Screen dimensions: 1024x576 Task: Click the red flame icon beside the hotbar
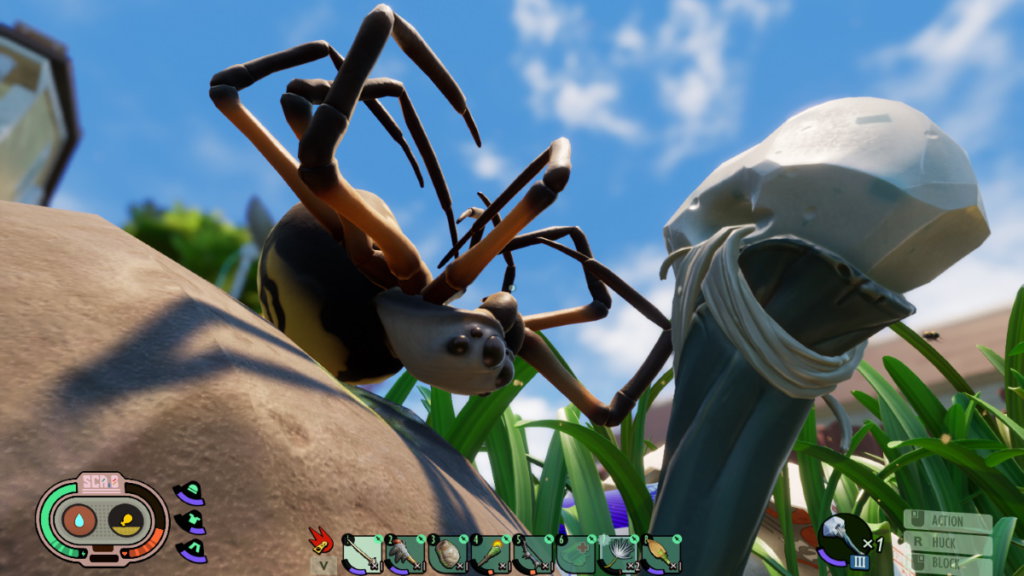321,542
